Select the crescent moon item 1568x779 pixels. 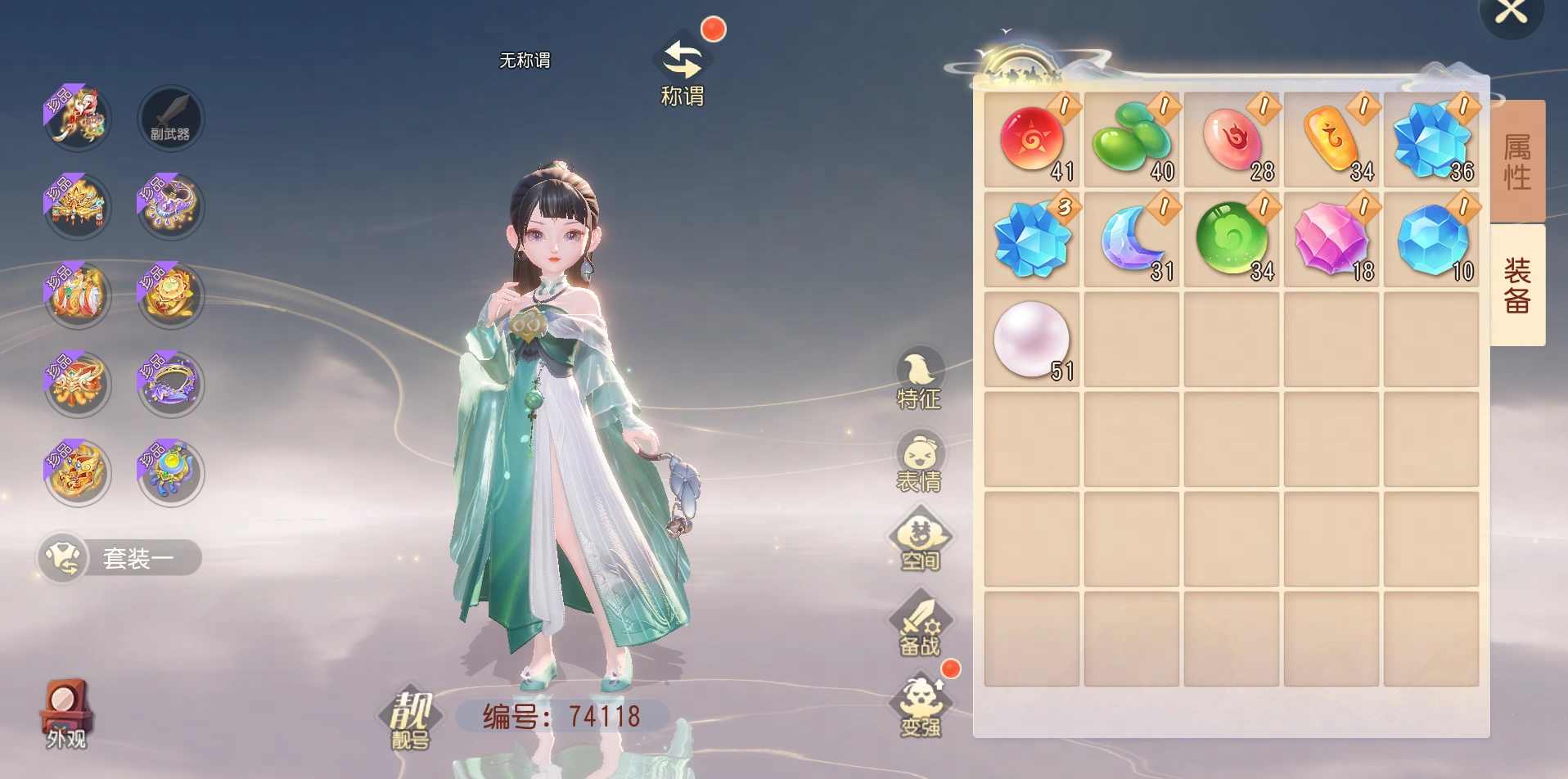[1132, 239]
